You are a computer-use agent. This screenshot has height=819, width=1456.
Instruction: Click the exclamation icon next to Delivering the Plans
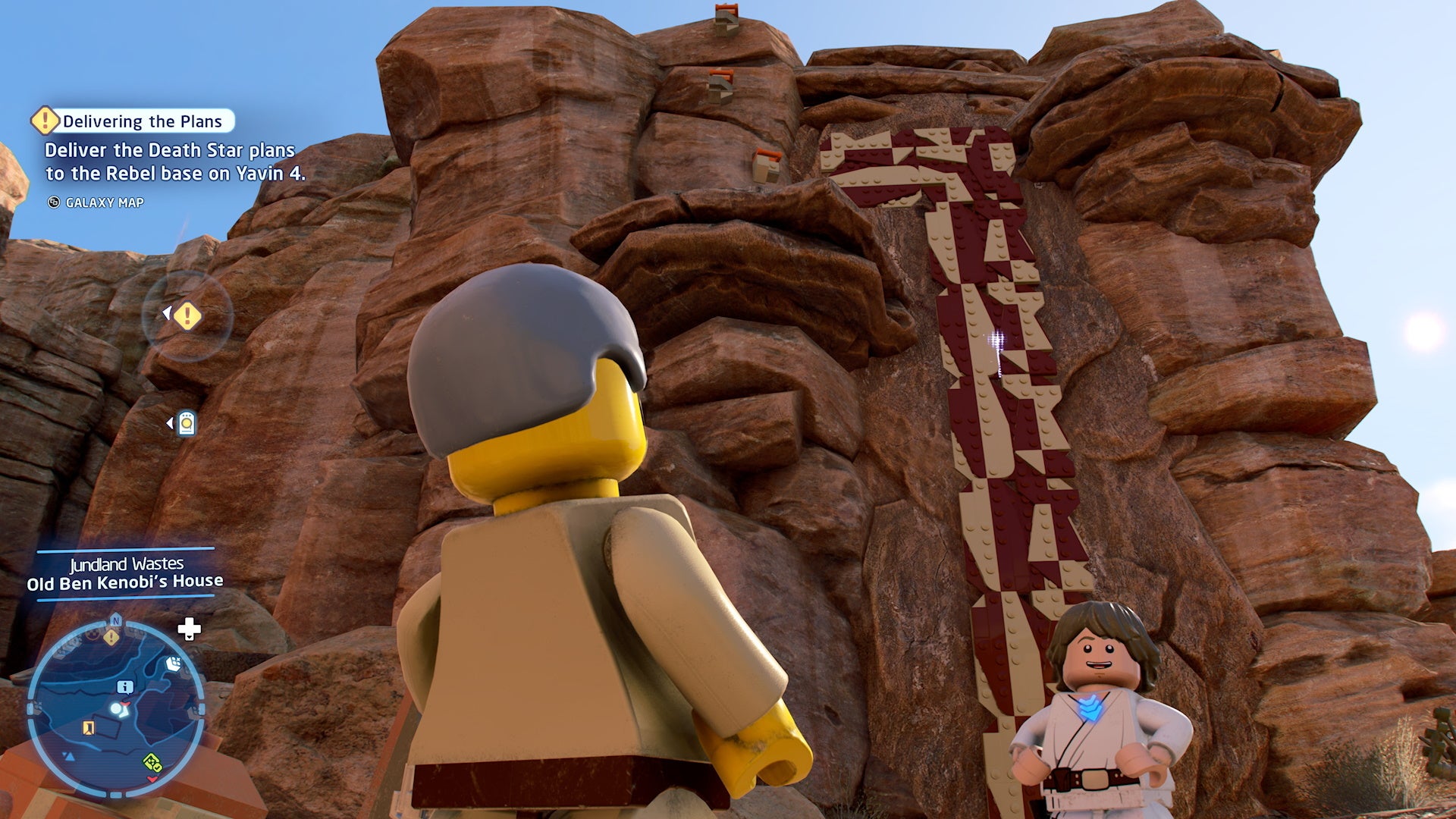coord(44,119)
